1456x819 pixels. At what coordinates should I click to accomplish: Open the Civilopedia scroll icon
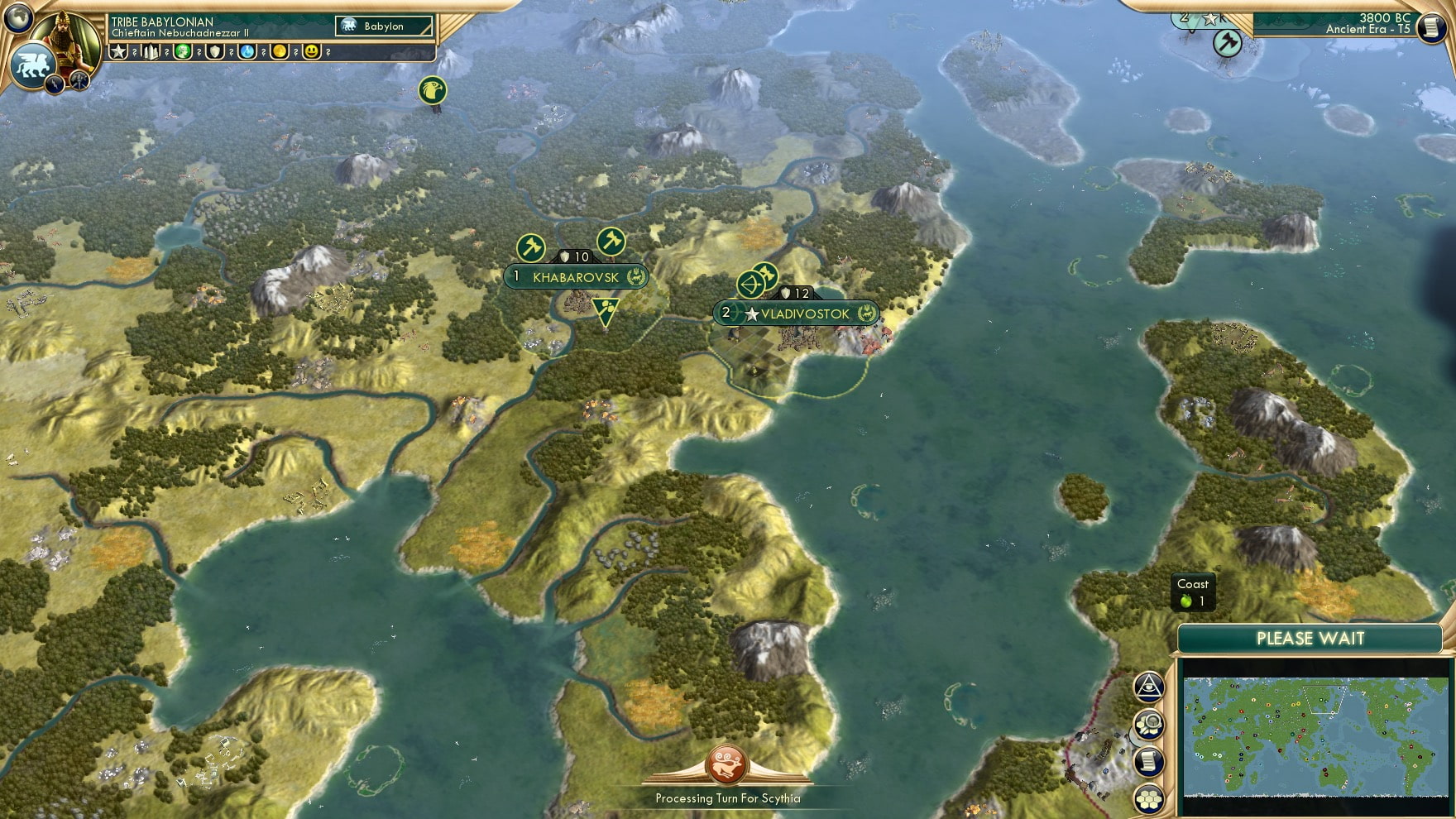[1148, 760]
